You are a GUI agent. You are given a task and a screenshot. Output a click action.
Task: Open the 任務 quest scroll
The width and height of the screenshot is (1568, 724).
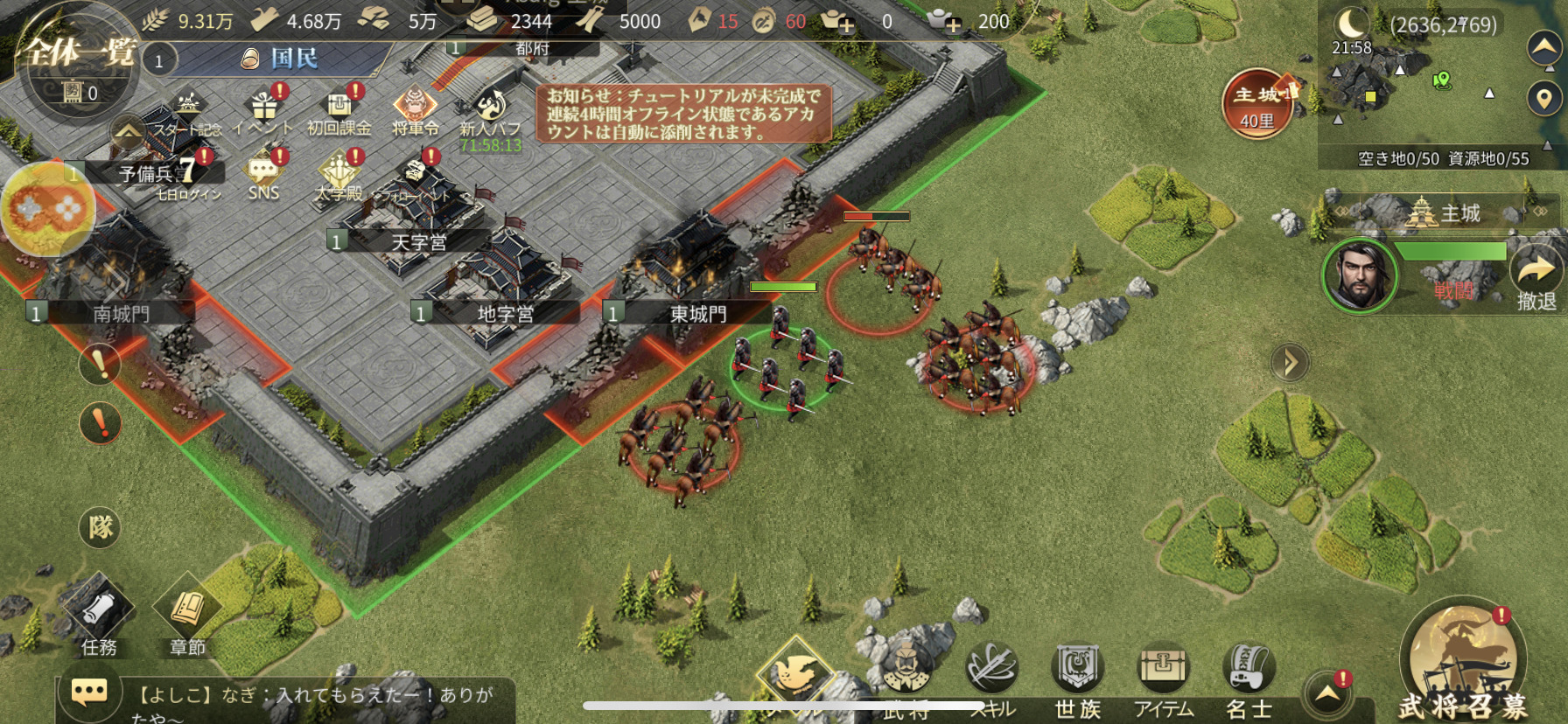pyautogui.click(x=99, y=617)
